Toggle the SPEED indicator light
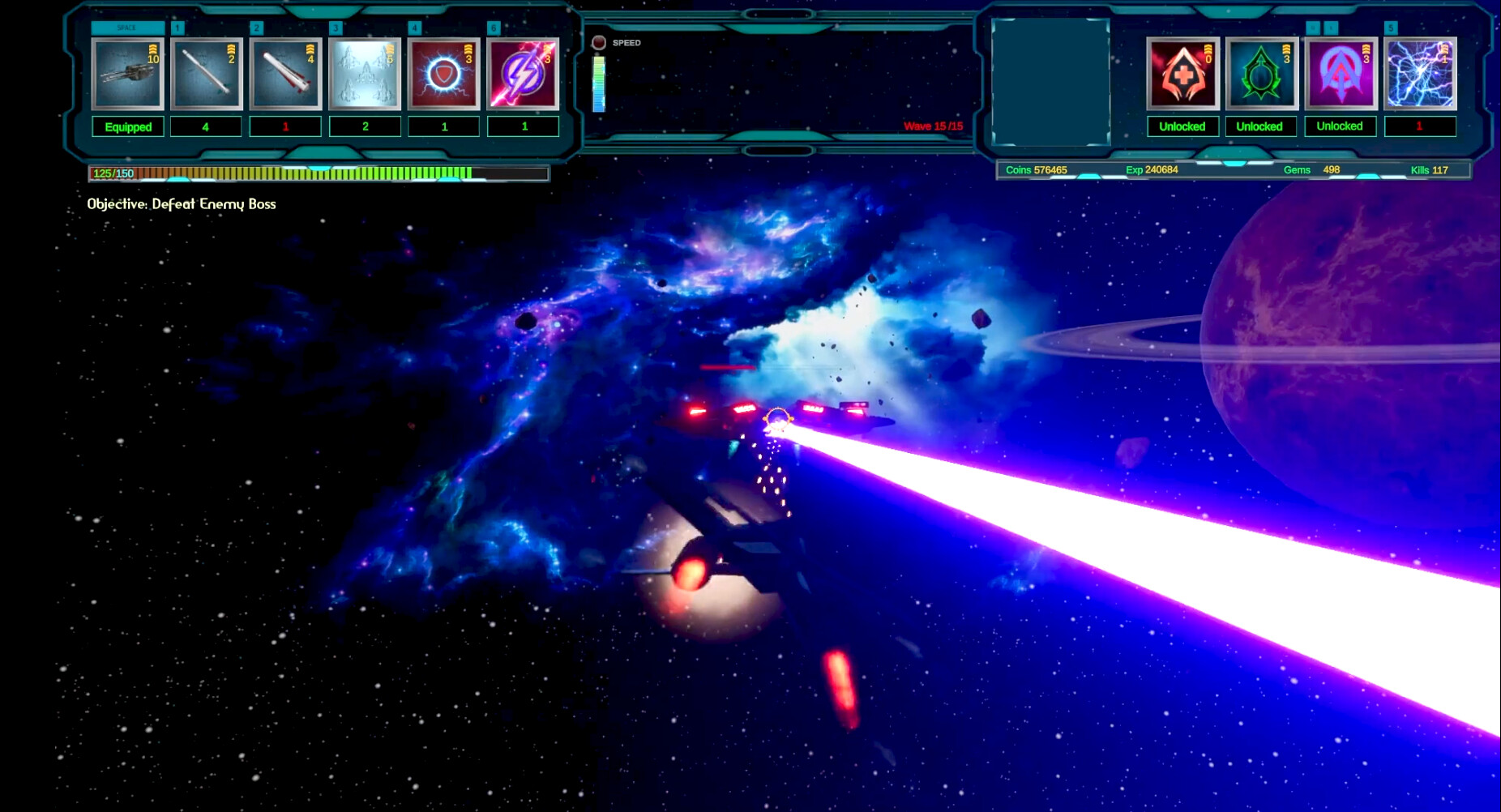Viewport: 1501px width, 812px height. (x=600, y=42)
